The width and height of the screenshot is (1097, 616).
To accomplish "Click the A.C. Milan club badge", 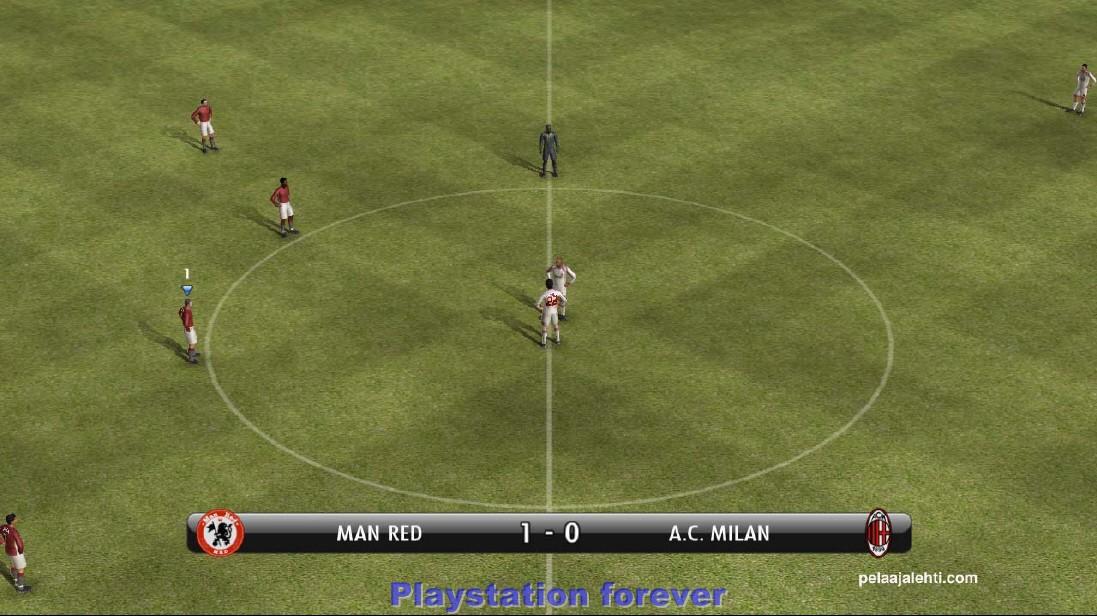I will click(877, 532).
